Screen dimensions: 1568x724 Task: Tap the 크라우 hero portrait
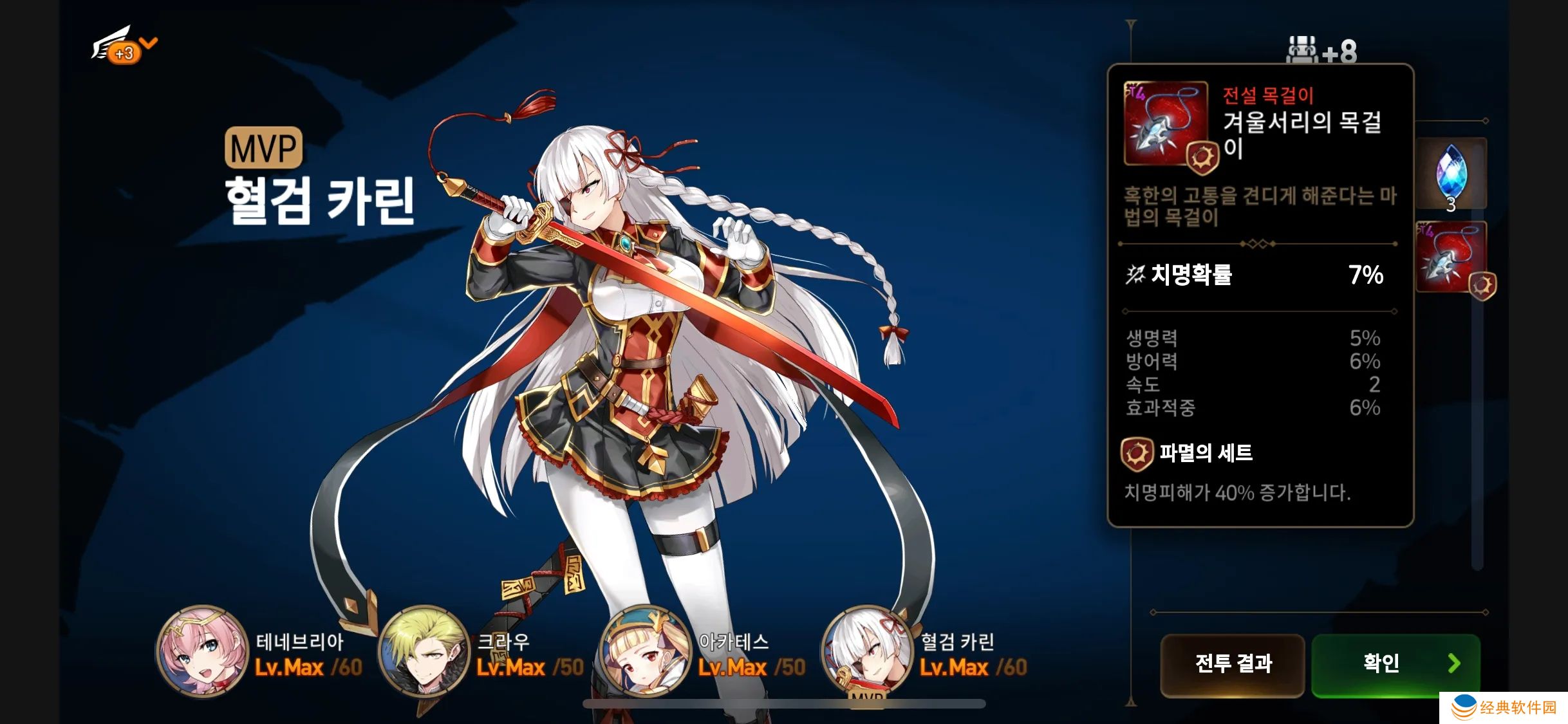424,651
